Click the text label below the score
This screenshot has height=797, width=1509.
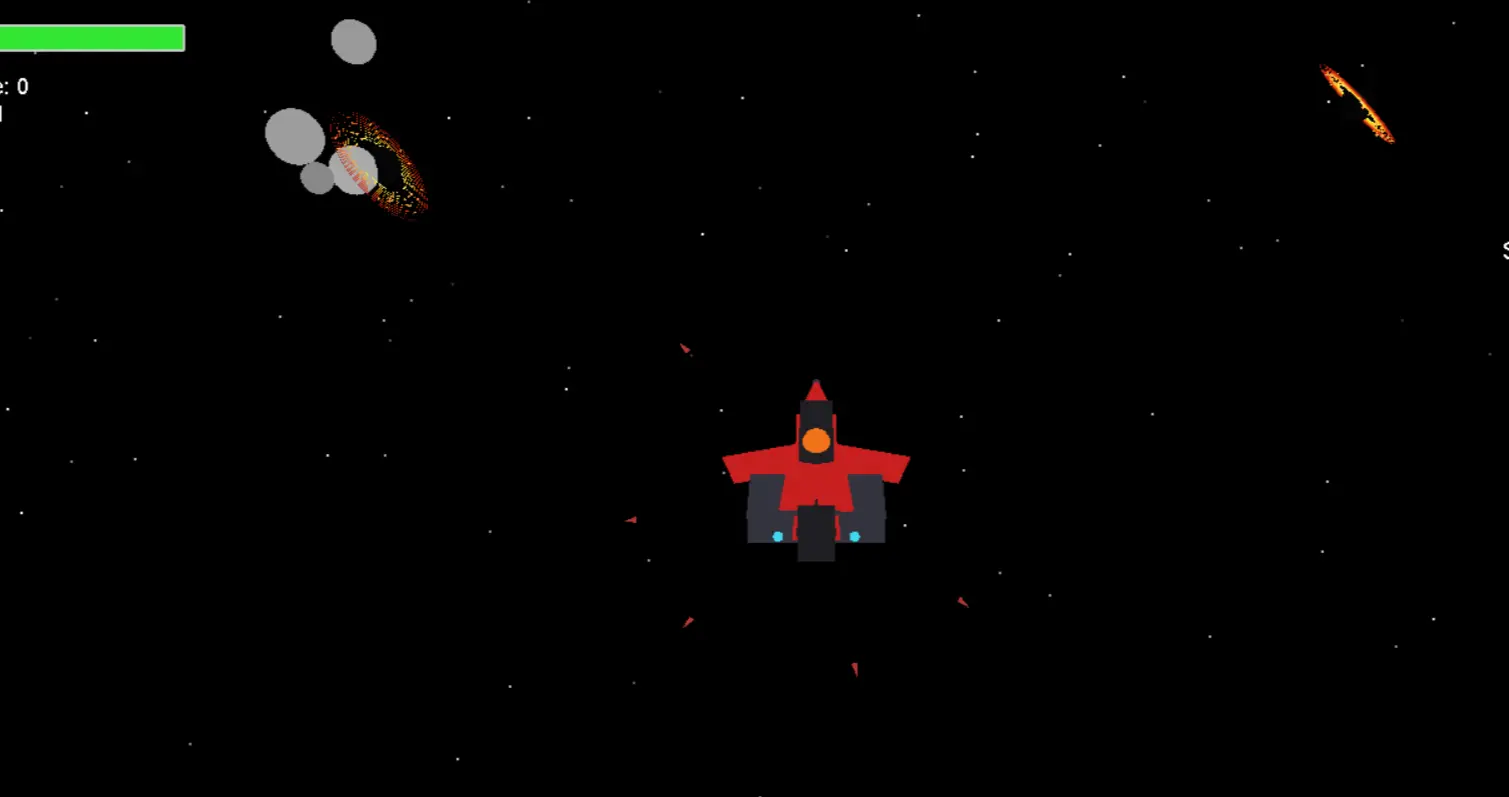coord(3,113)
